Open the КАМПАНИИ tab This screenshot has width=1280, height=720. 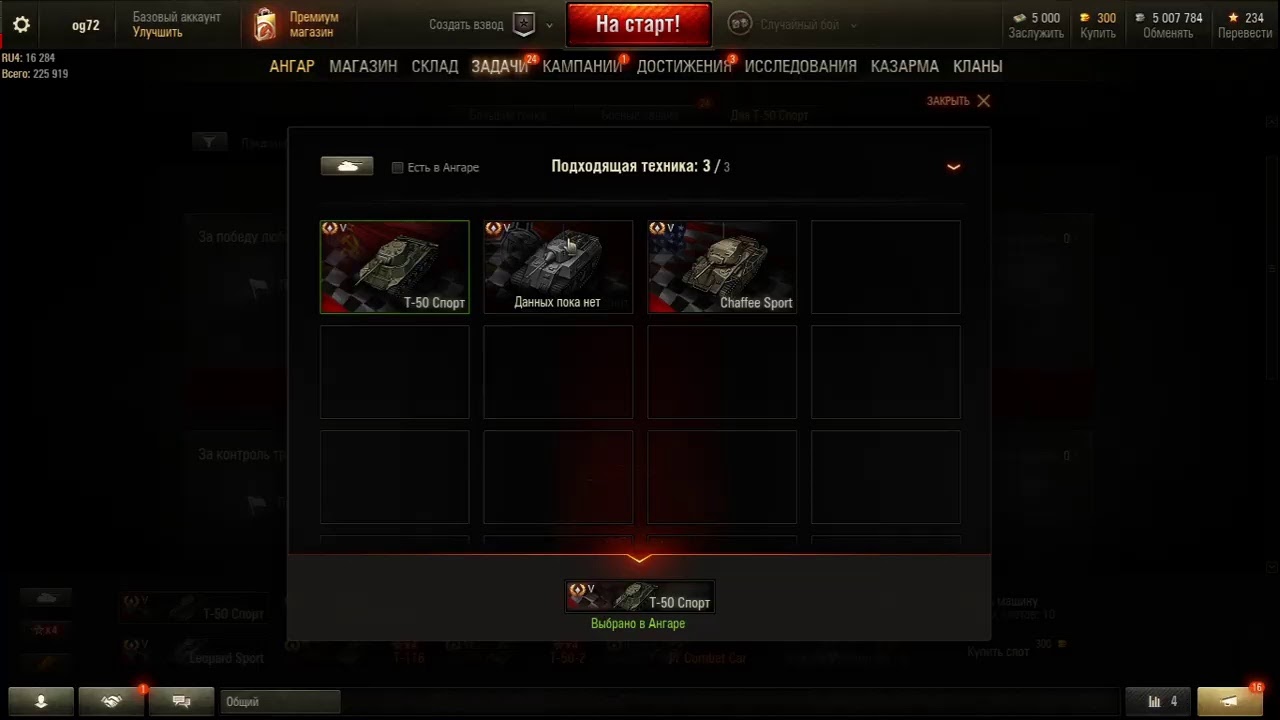click(x=582, y=66)
